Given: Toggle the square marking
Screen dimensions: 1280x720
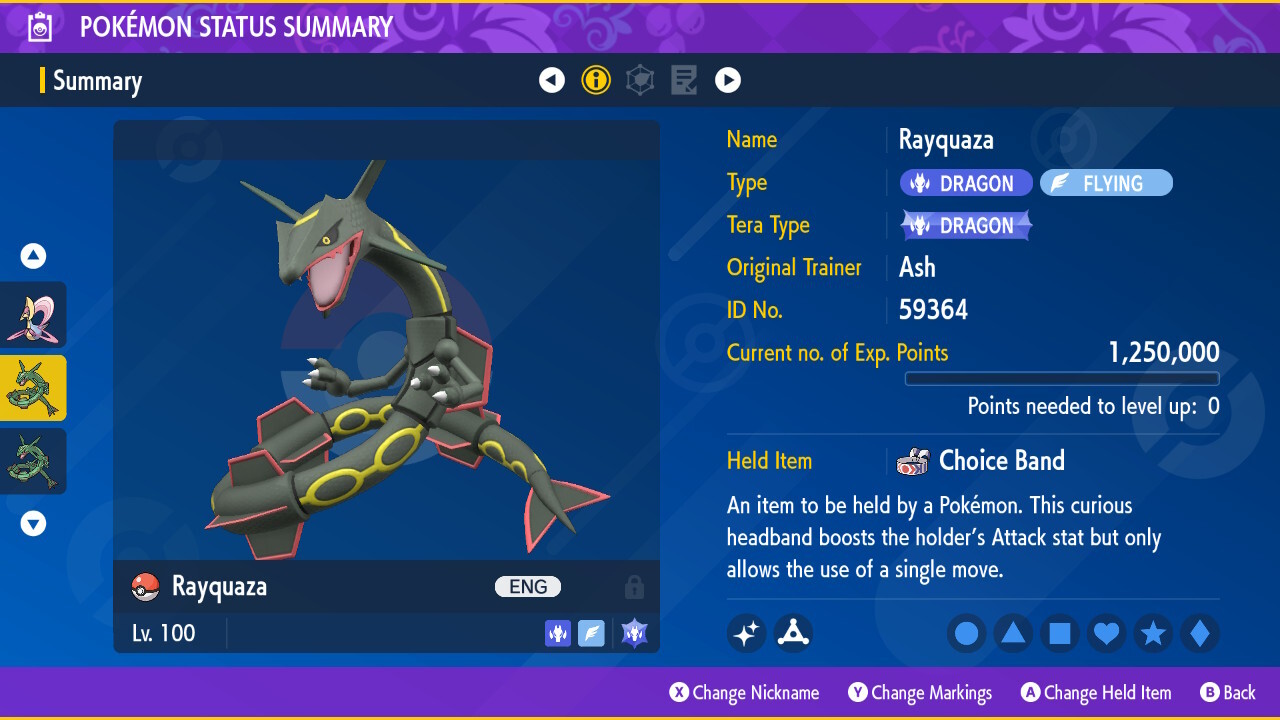Looking at the screenshot, I should coord(1060,633).
